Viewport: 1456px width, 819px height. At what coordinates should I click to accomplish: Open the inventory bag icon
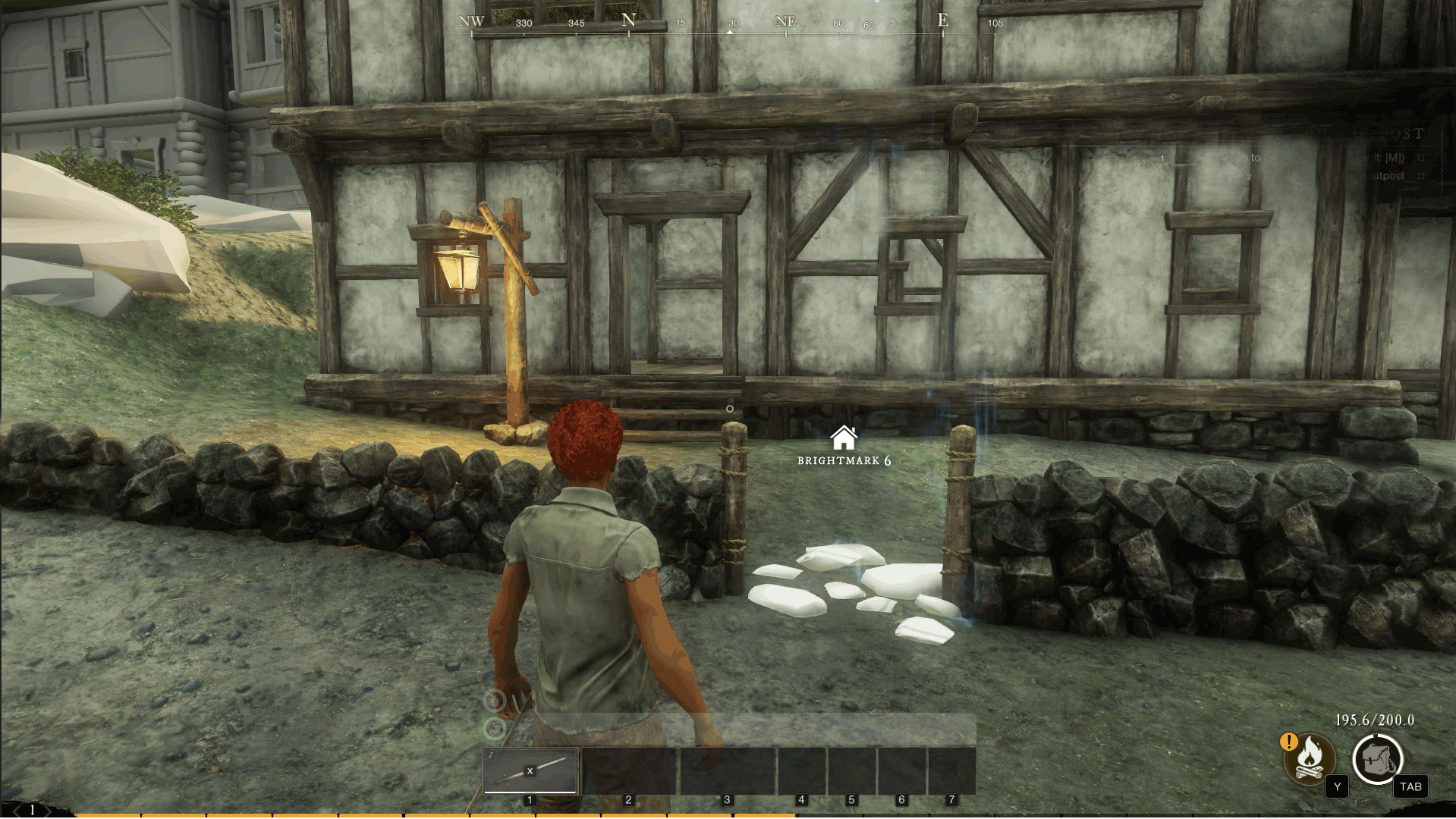coord(1377,759)
